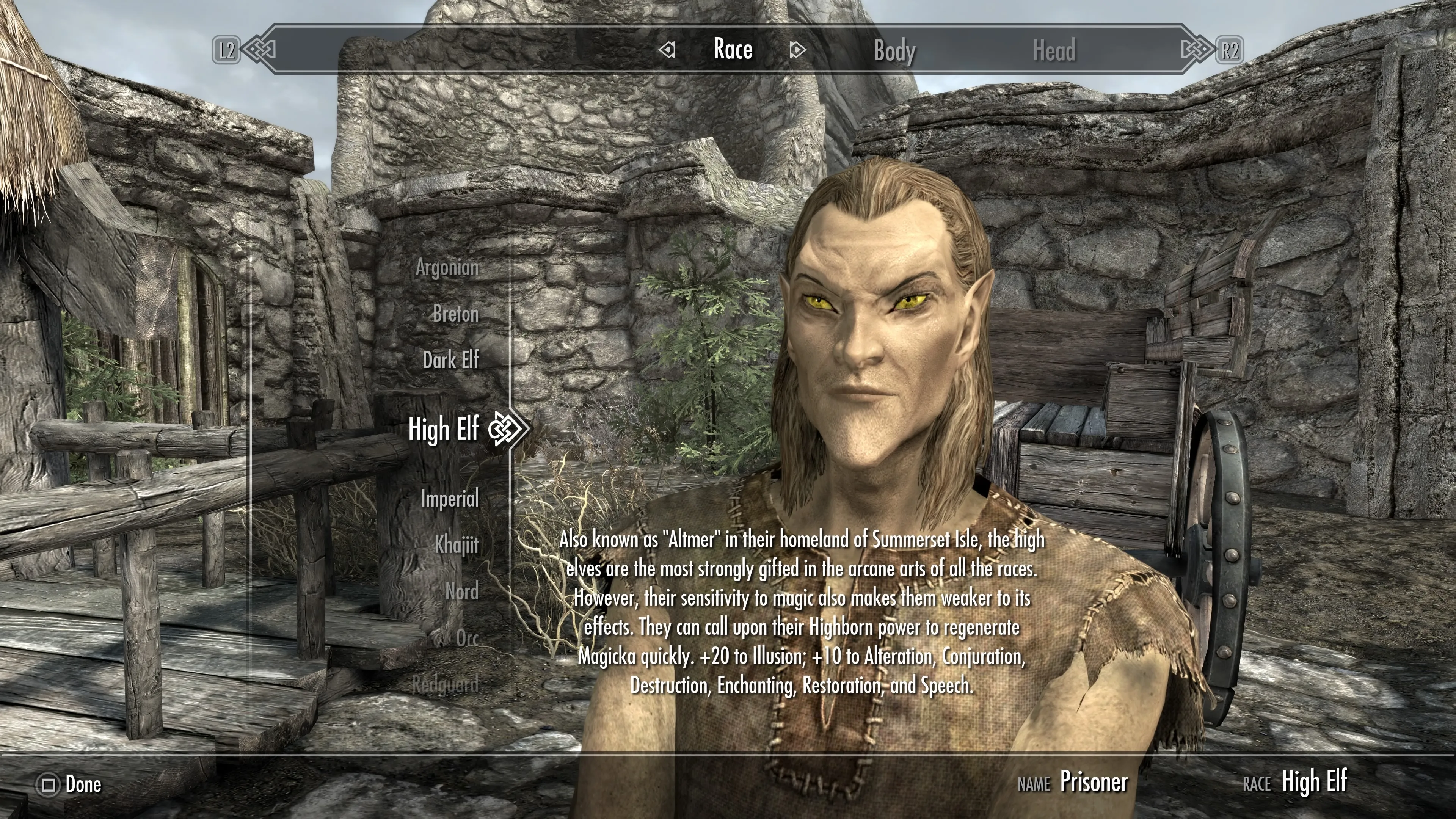Select the Nord race
This screenshot has height=819, width=1456.
click(462, 592)
